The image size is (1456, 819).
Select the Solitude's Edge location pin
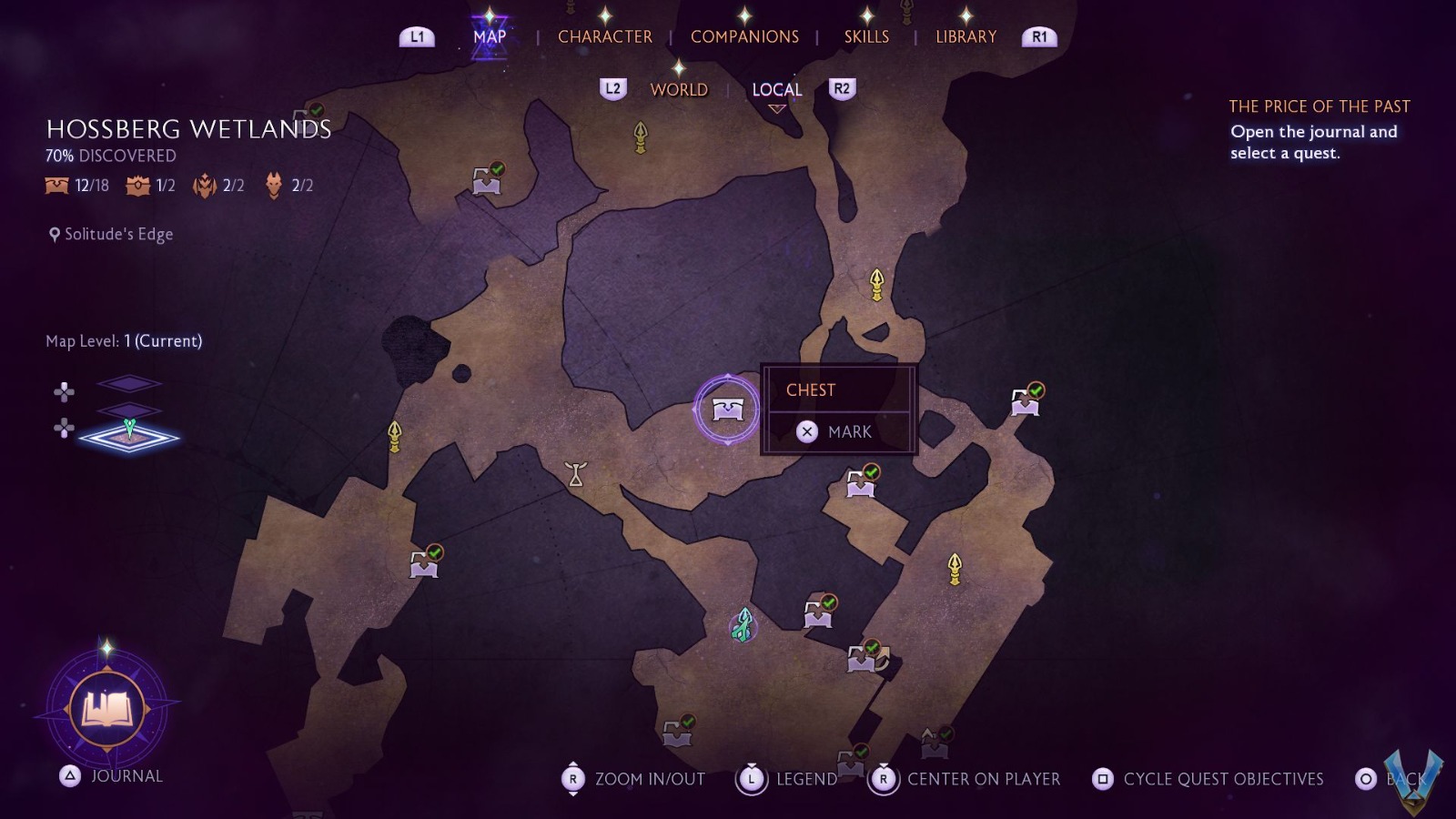coord(109,234)
